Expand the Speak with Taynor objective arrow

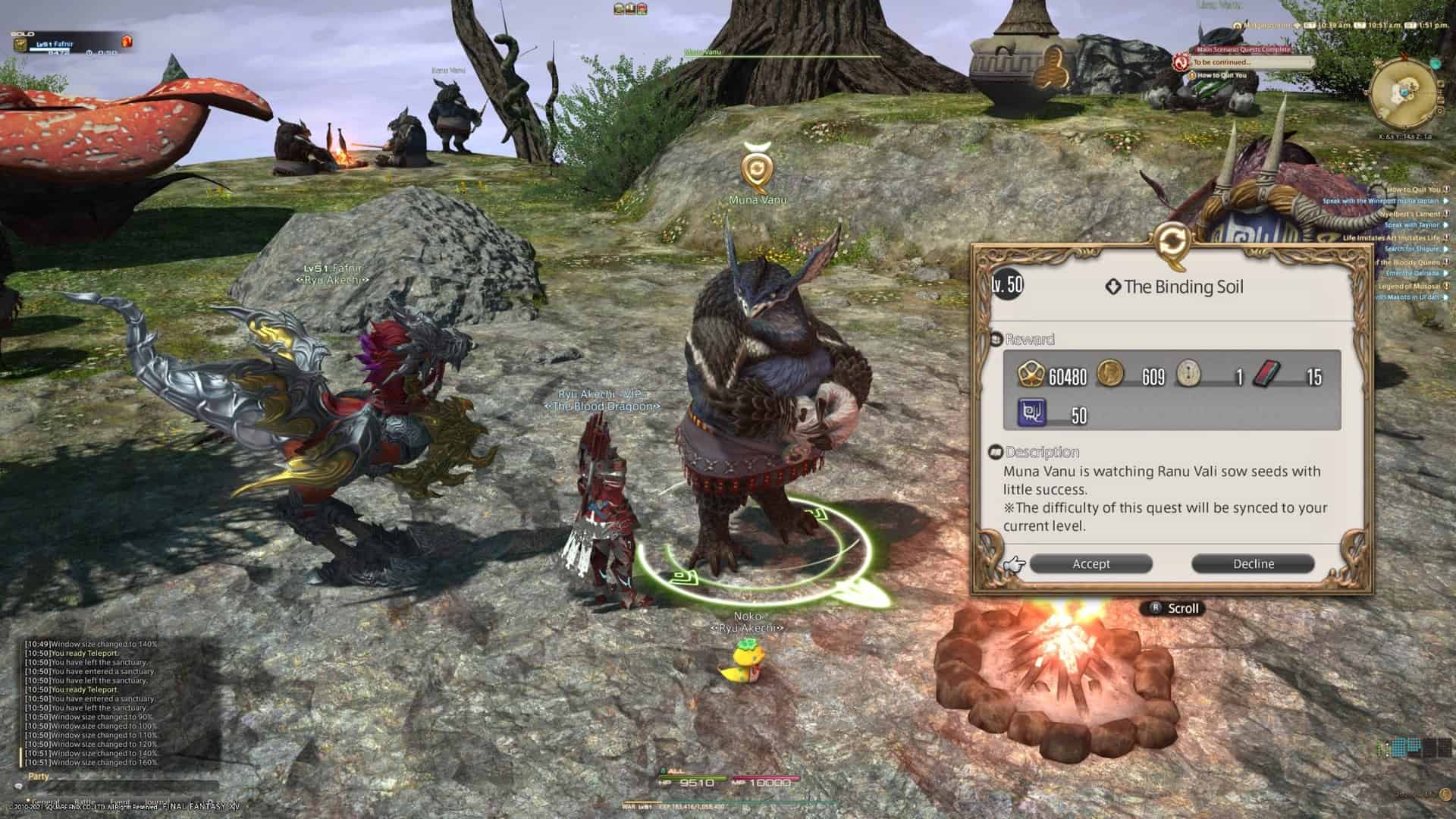coord(1446,224)
